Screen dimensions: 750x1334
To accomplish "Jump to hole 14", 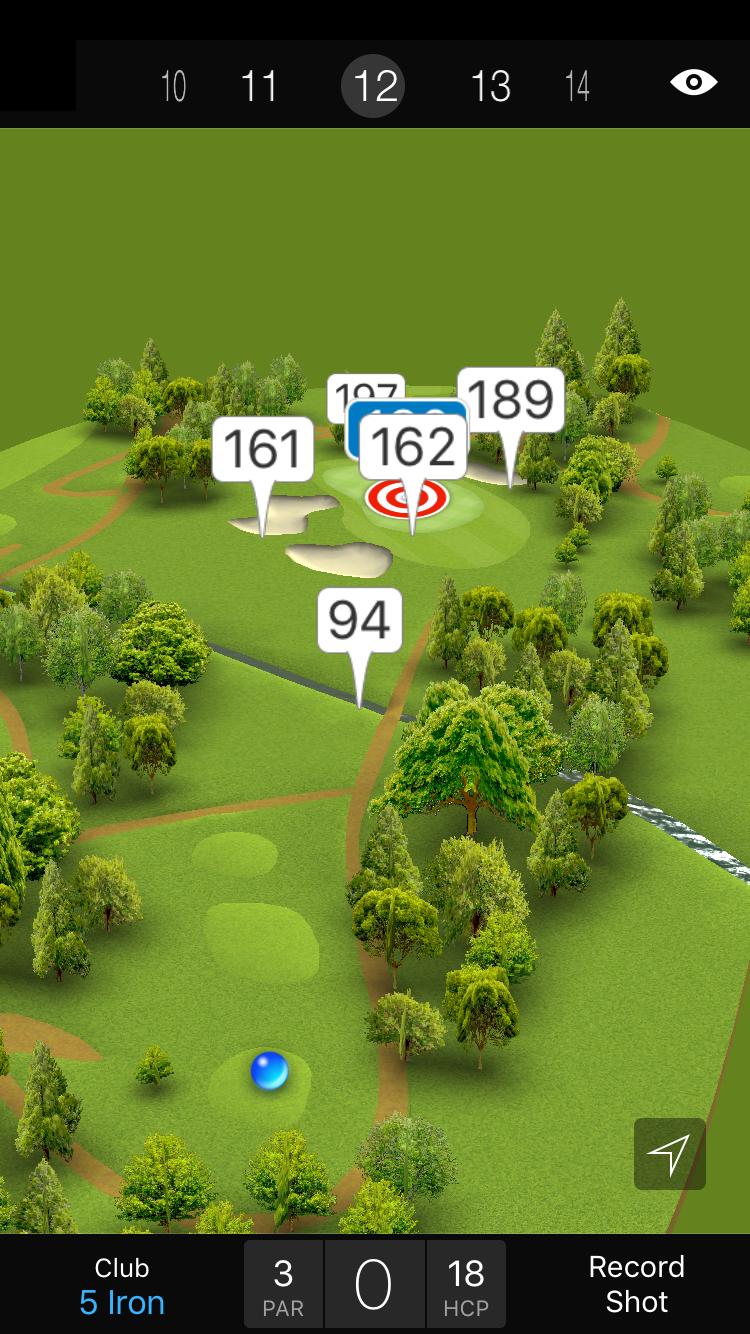I will click(x=577, y=86).
